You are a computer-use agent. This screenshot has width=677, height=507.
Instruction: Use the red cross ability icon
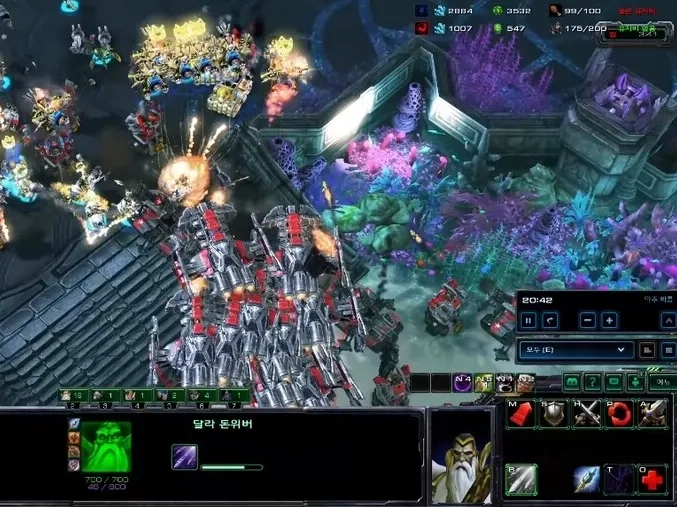click(x=653, y=479)
